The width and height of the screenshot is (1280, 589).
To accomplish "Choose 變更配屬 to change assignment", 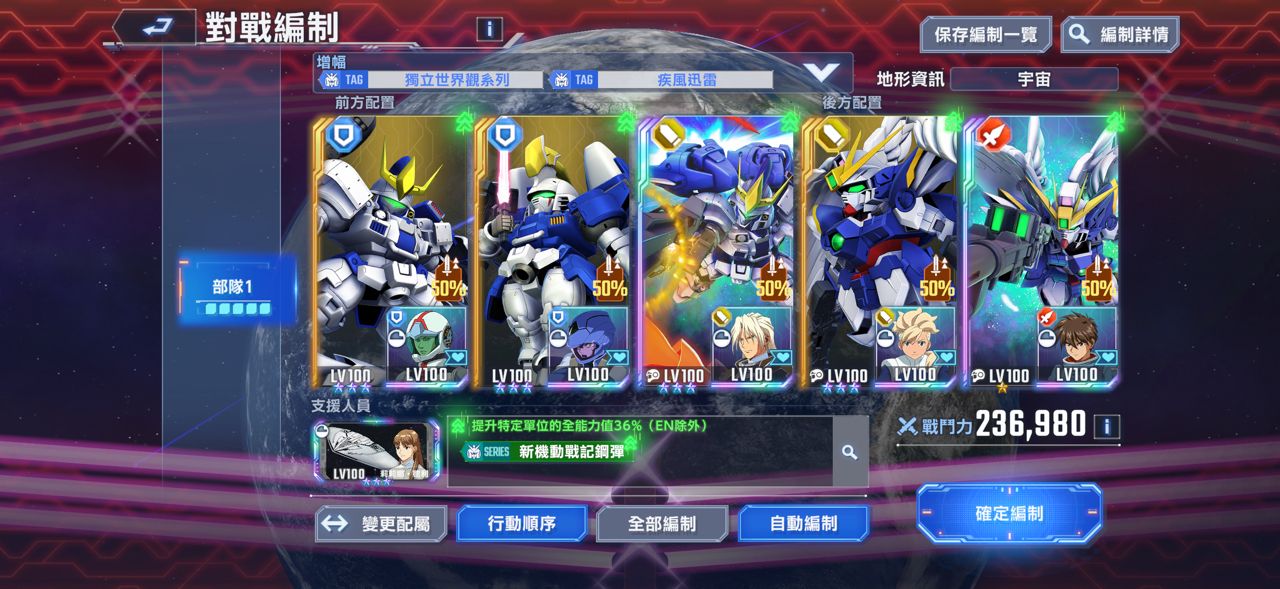I will click(381, 523).
